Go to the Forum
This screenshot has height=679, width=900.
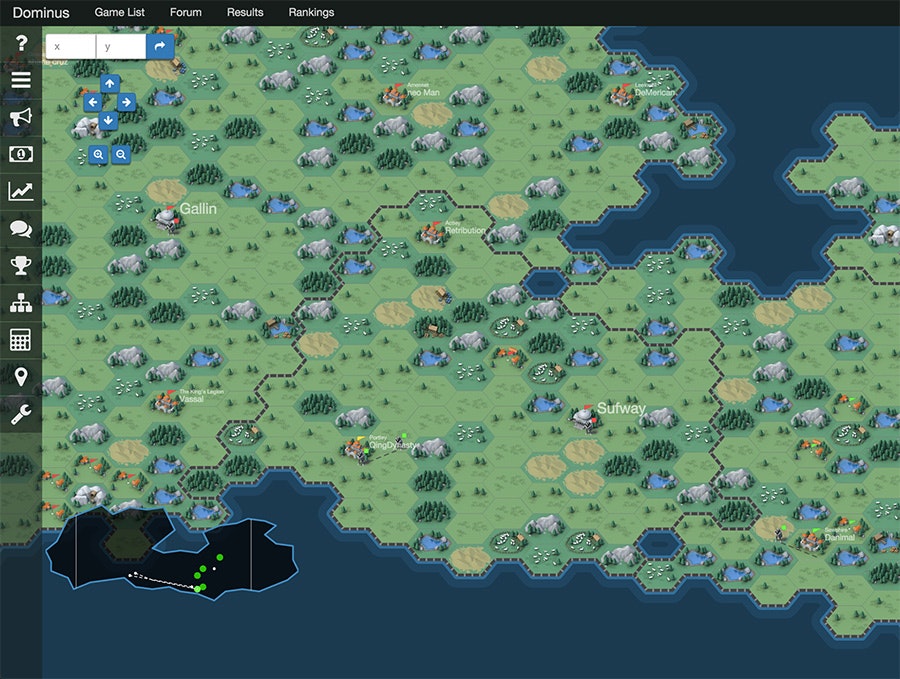coord(185,13)
